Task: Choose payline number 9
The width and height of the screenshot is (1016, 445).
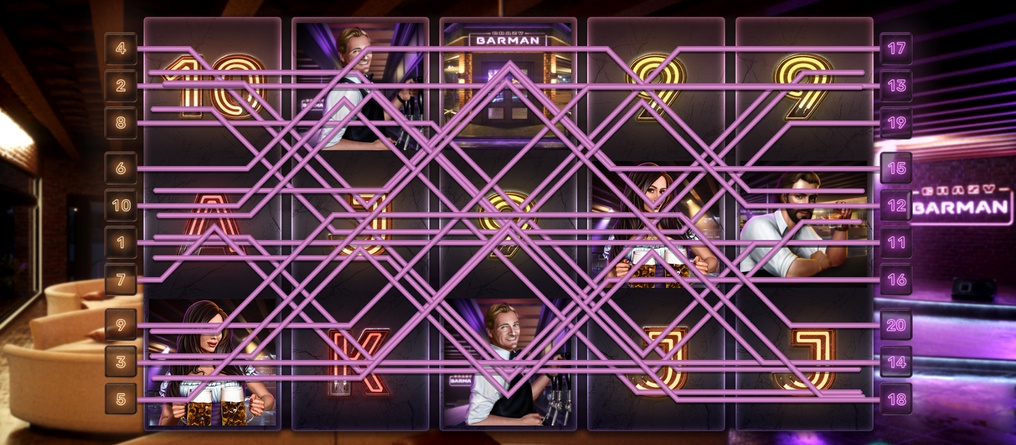Action: click(120, 325)
